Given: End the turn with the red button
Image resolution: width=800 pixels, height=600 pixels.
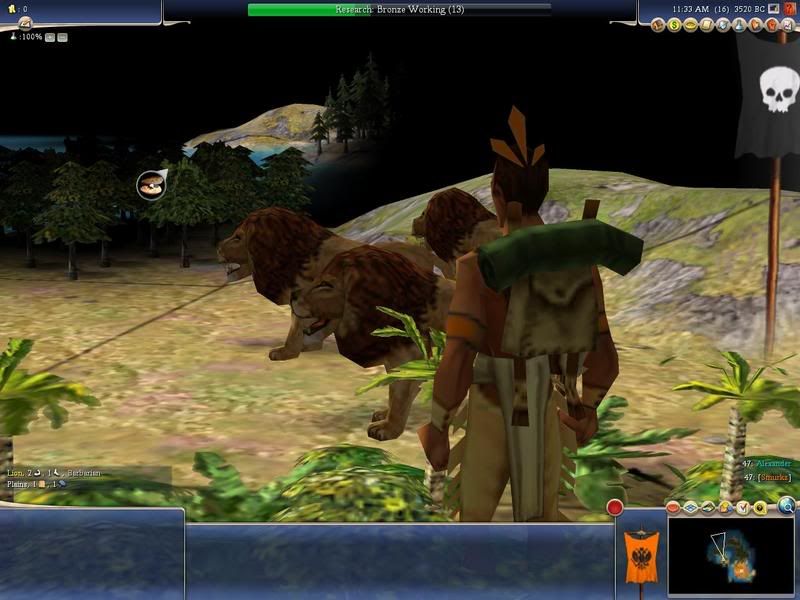Looking at the screenshot, I should tap(615, 509).
